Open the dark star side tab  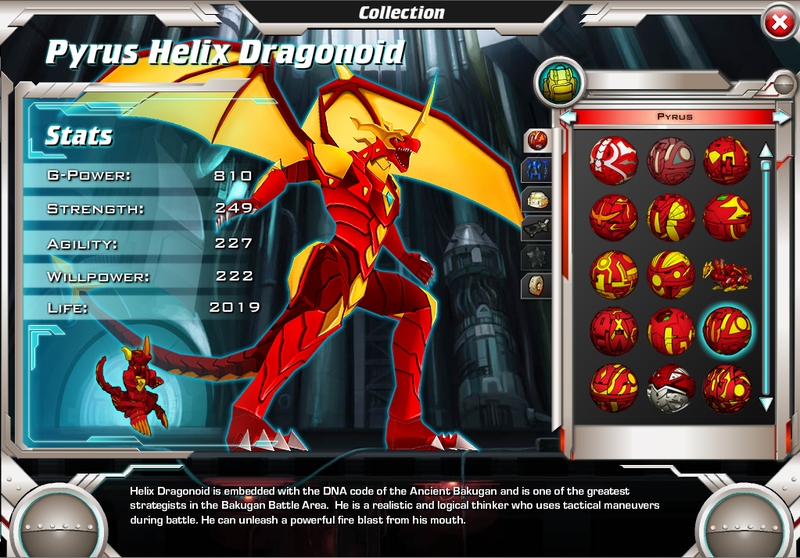pos(537,257)
